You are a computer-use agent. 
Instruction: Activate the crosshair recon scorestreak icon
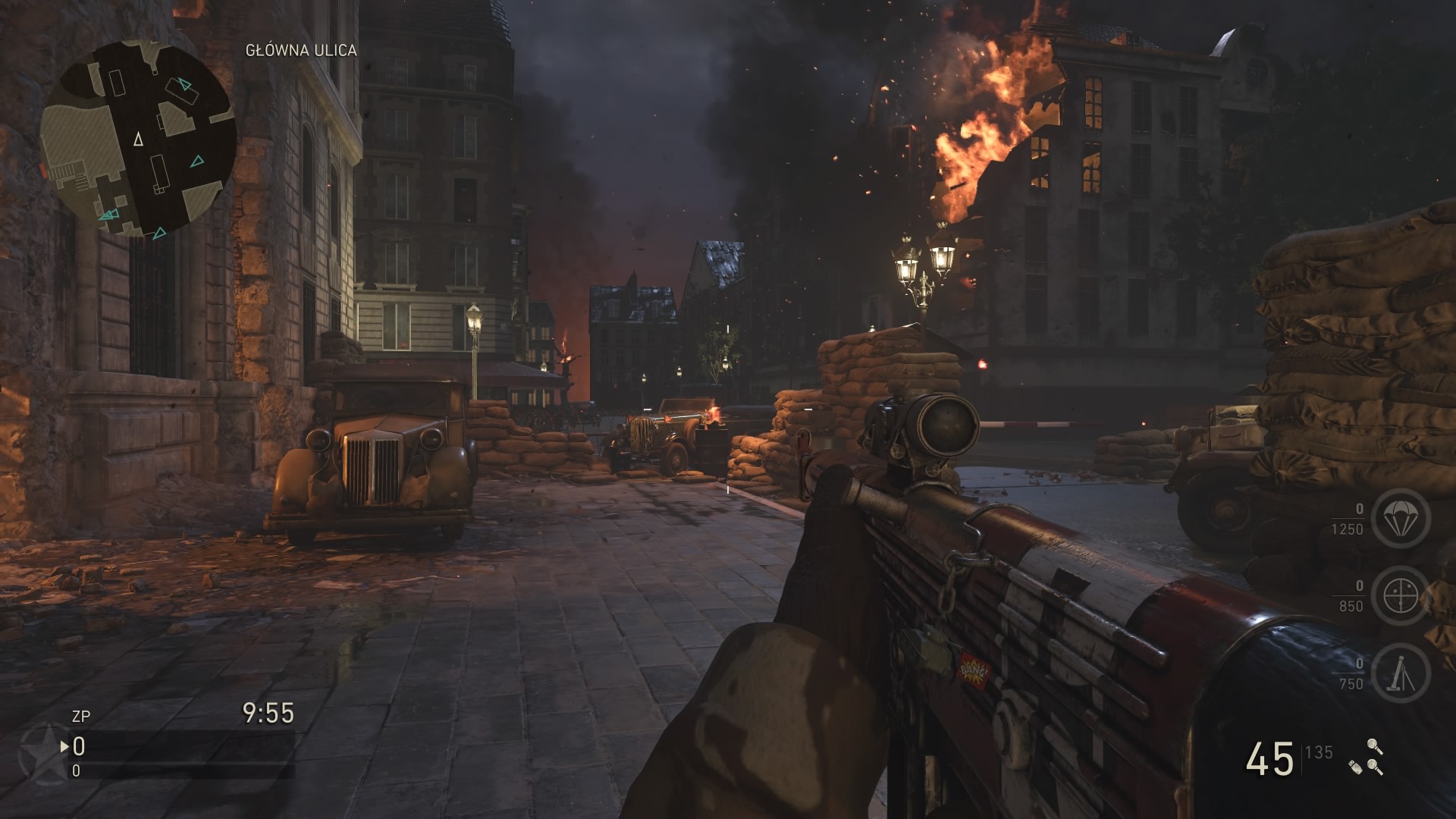[x=1400, y=596]
